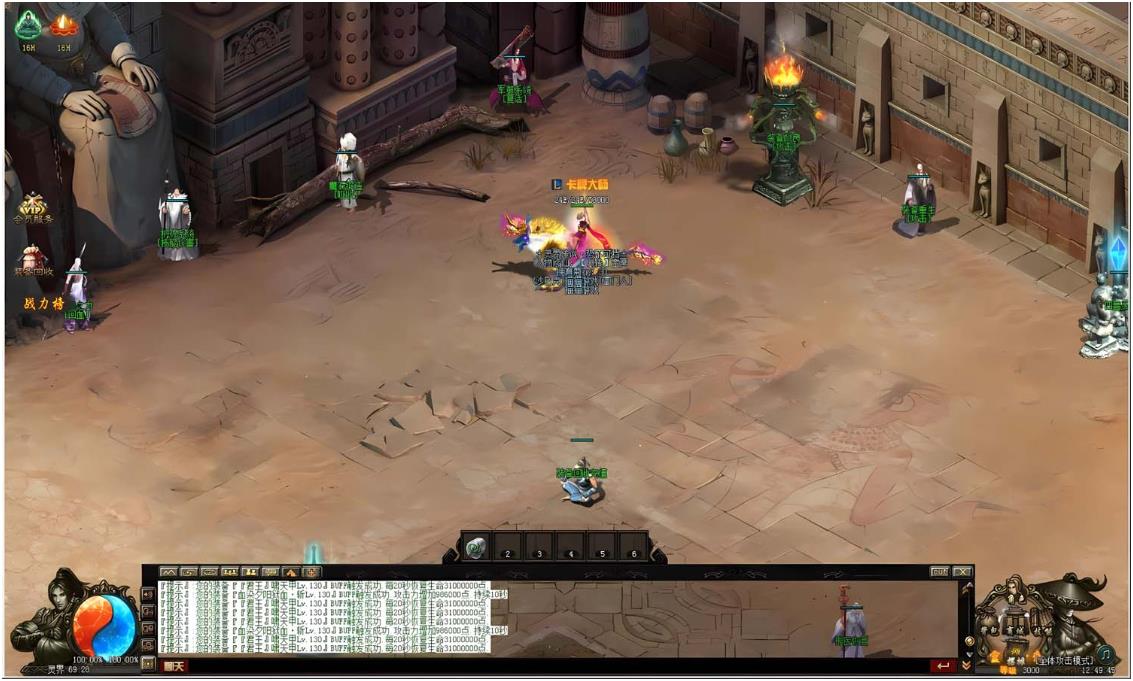Click the chat message input bar
Screen dimensions: 1133x681
(550, 666)
